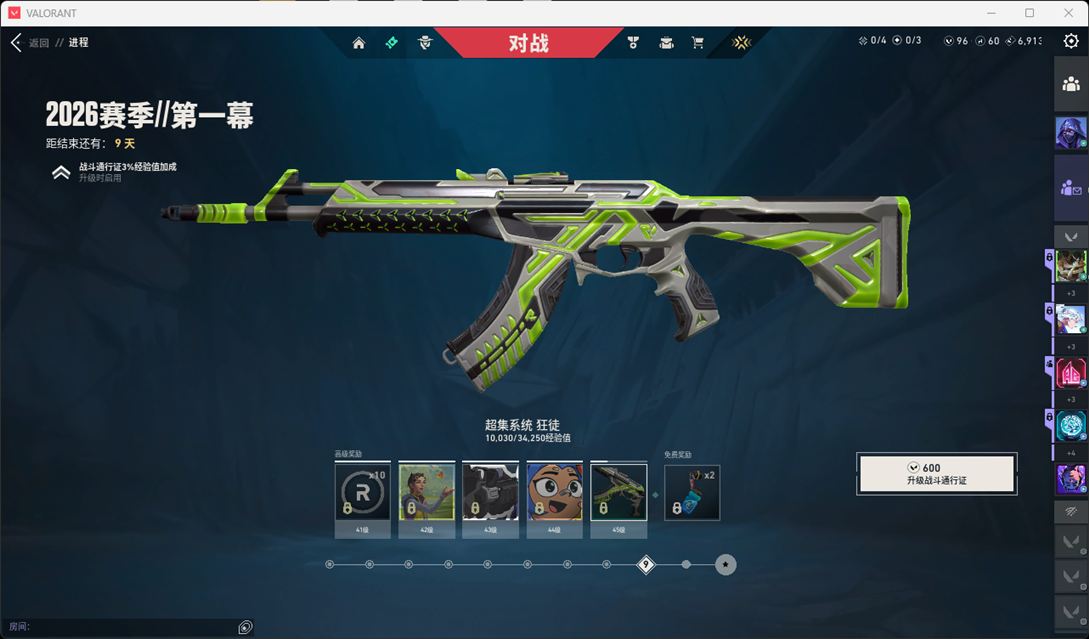This screenshot has width=1089, height=639.
Task: Select the free x2 gun buddy reward
Action: 692,492
